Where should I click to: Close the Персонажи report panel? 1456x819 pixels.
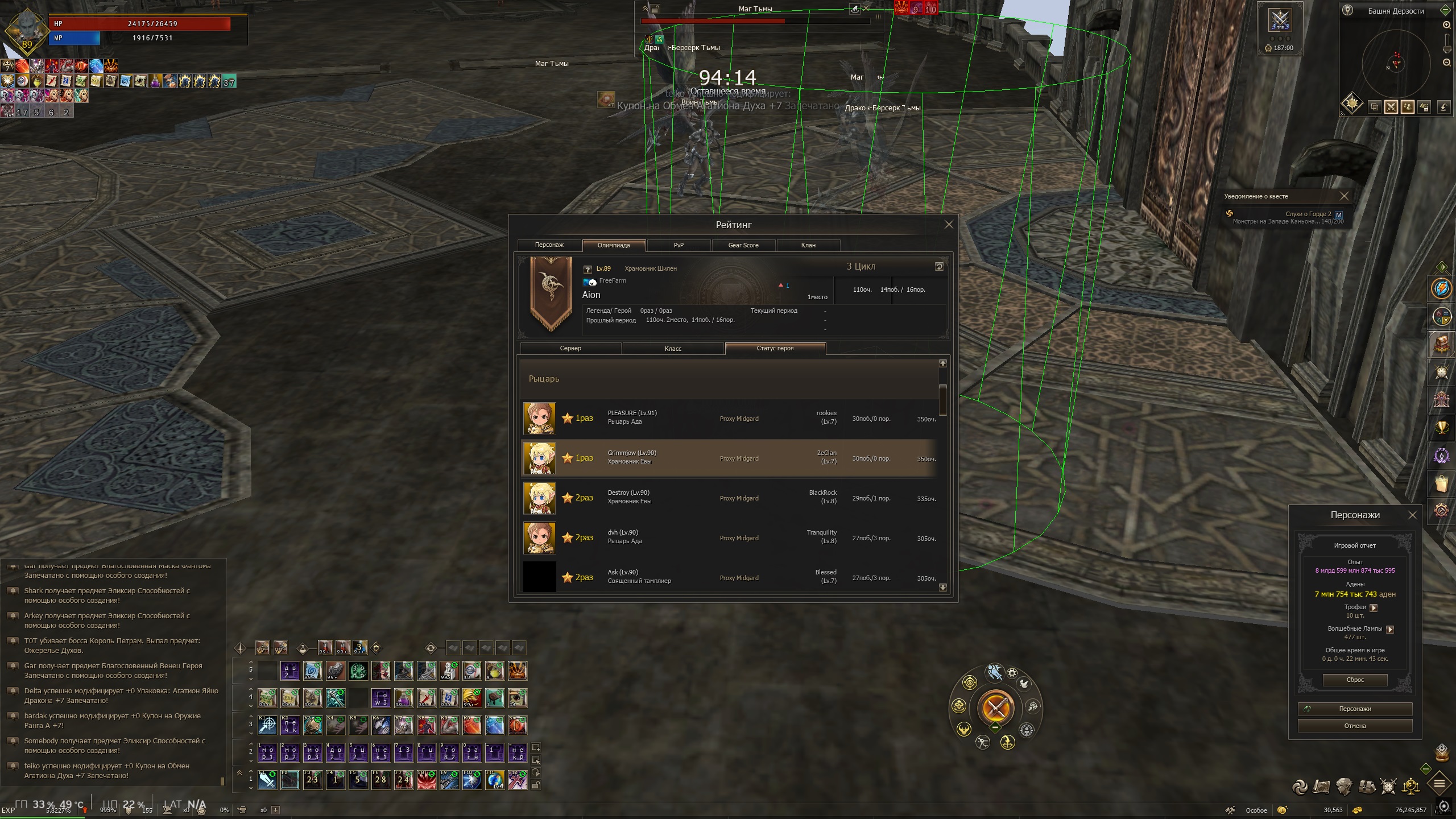tap(1412, 515)
